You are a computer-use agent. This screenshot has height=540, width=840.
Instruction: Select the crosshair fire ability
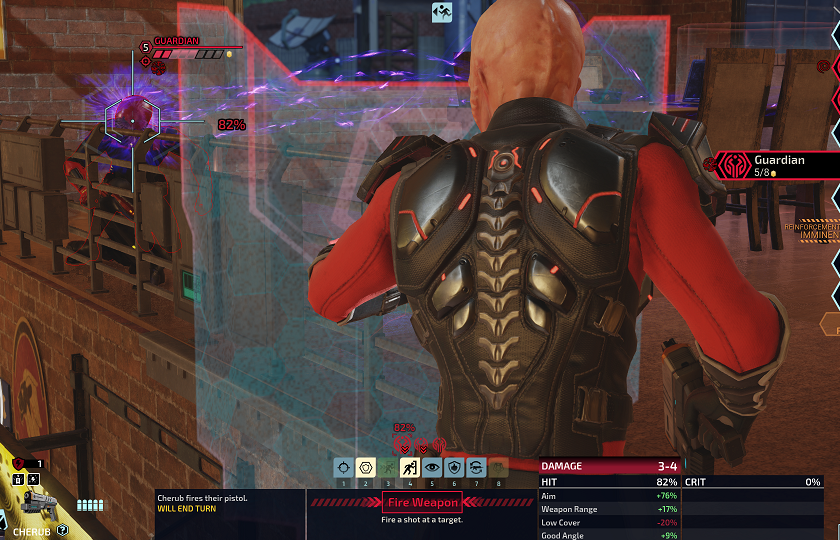pos(343,467)
